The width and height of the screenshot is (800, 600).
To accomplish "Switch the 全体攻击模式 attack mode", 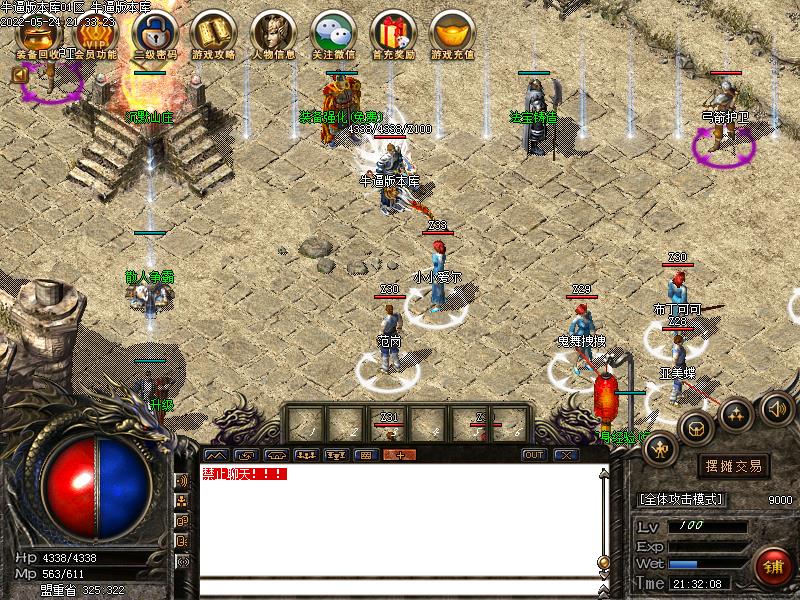I will click(681, 499).
